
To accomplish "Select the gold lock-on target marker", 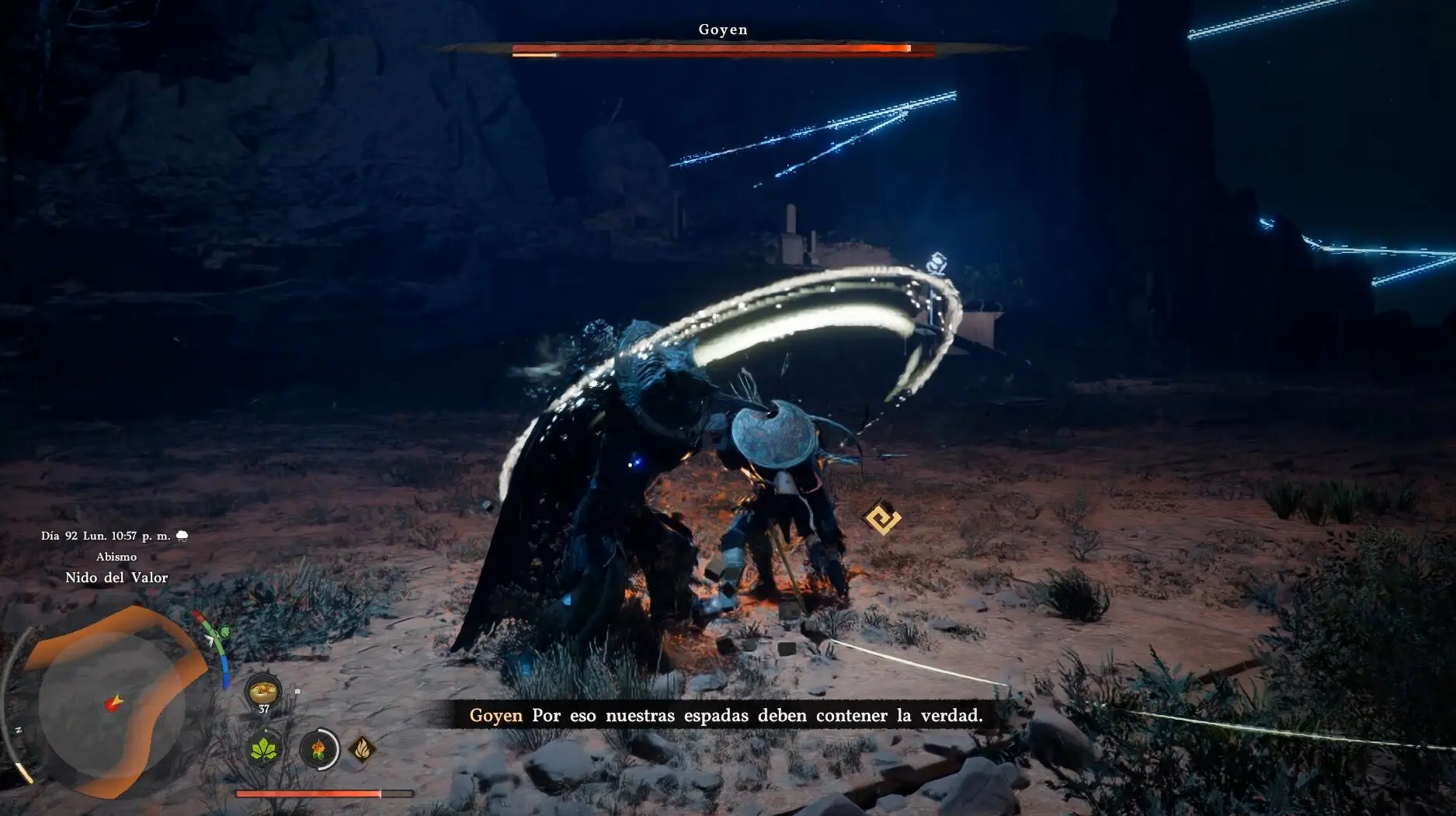I will 882,518.
